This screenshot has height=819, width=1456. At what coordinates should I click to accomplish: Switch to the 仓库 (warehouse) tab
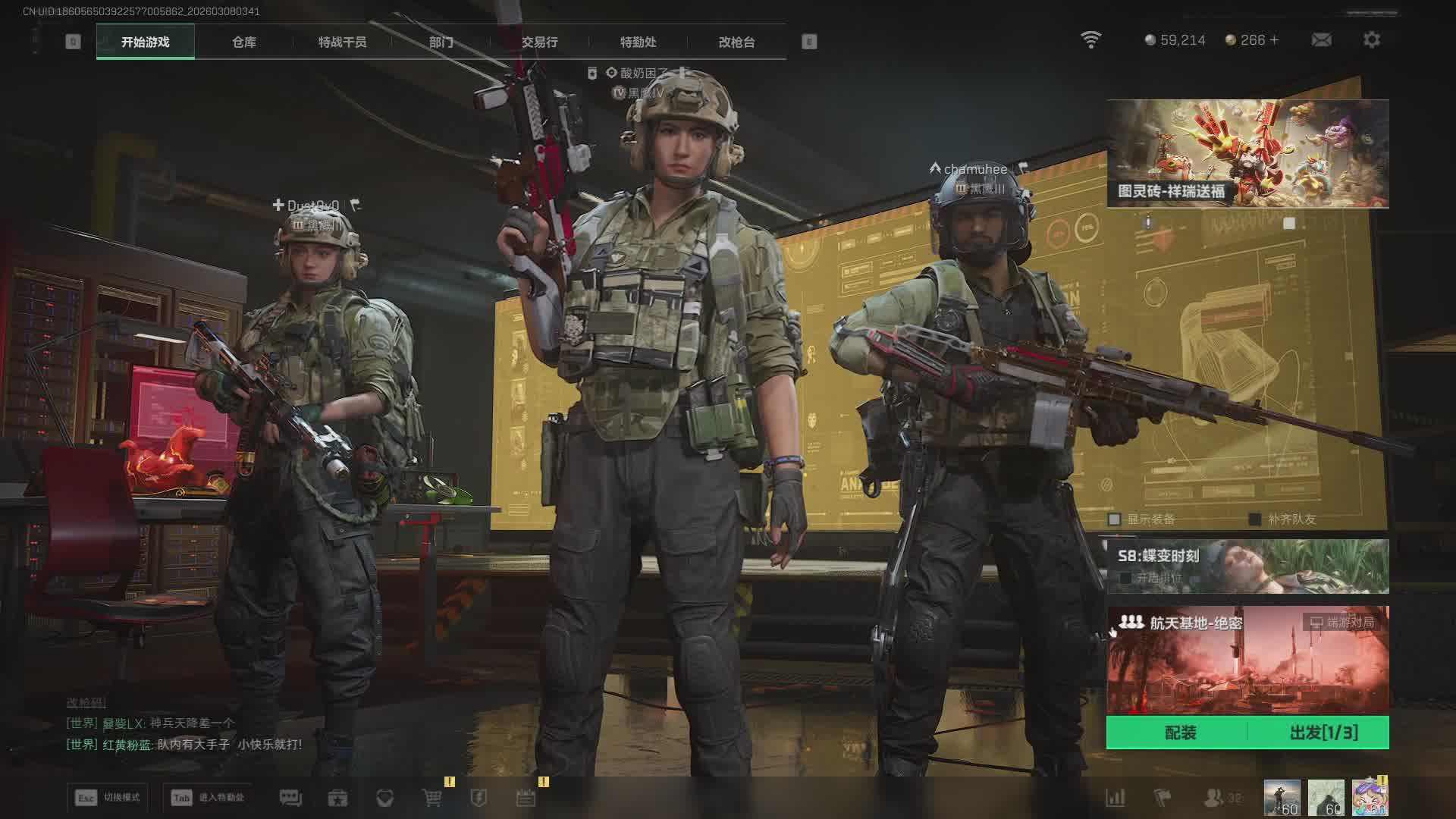click(x=243, y=42)
